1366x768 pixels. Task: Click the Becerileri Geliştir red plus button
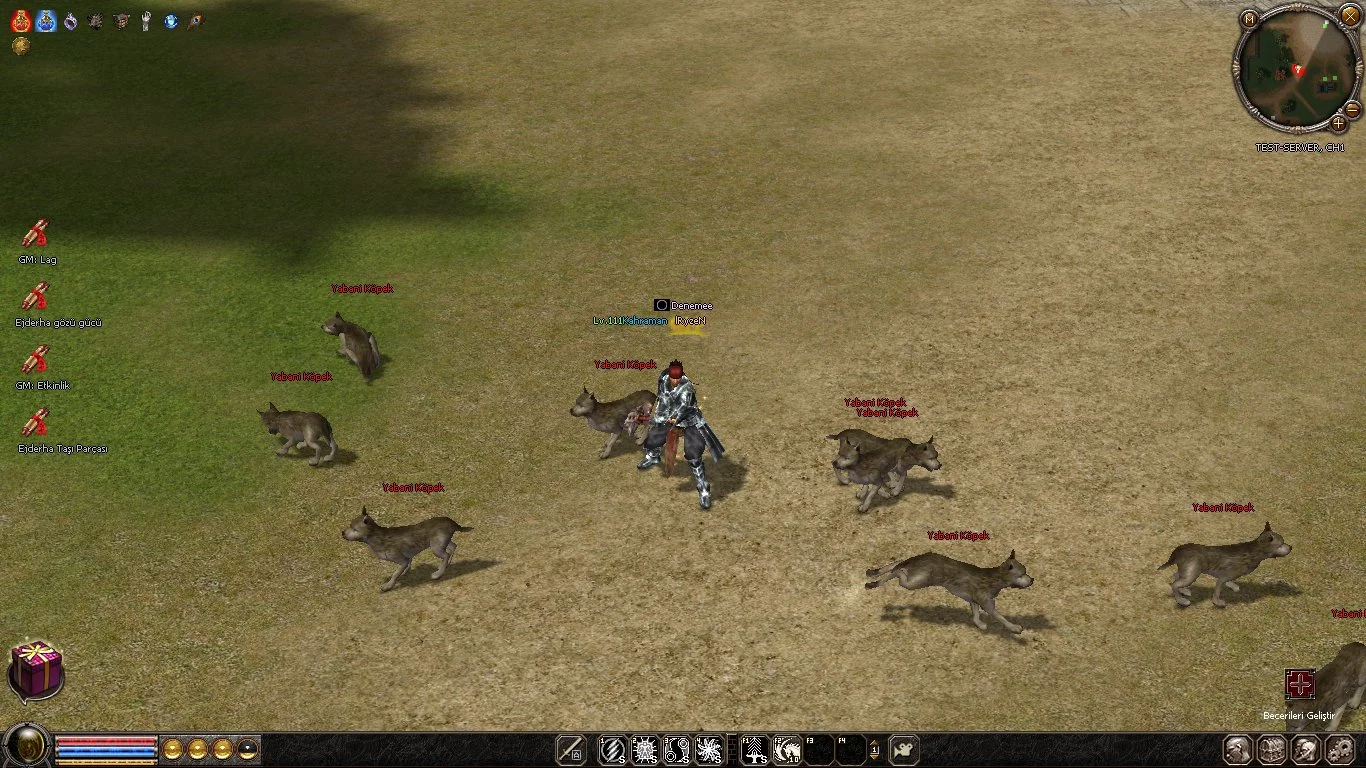pyautogui.click(x=1300, y=685)
